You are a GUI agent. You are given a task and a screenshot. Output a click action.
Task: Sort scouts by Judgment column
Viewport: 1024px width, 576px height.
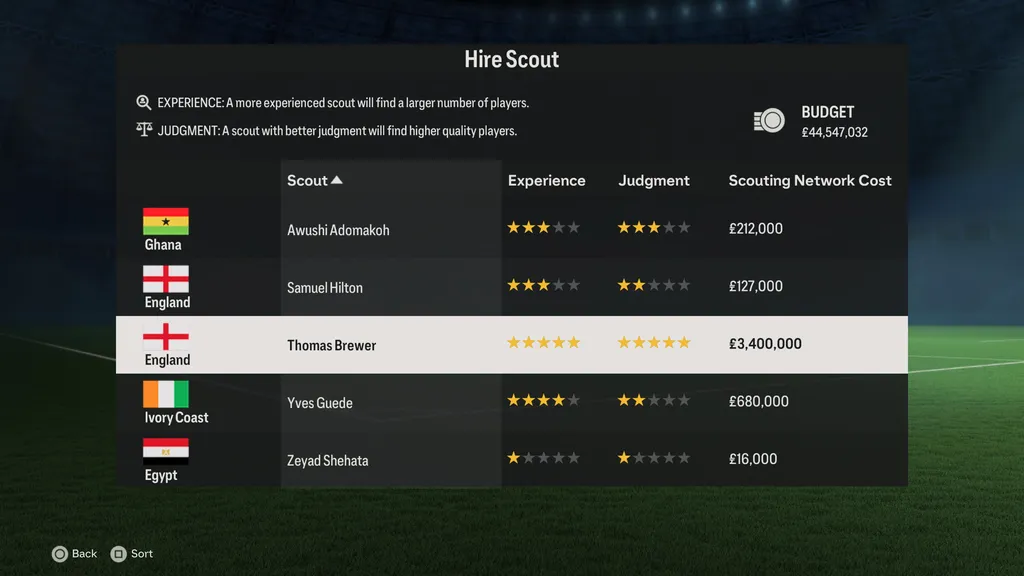(x=654, y=181)
